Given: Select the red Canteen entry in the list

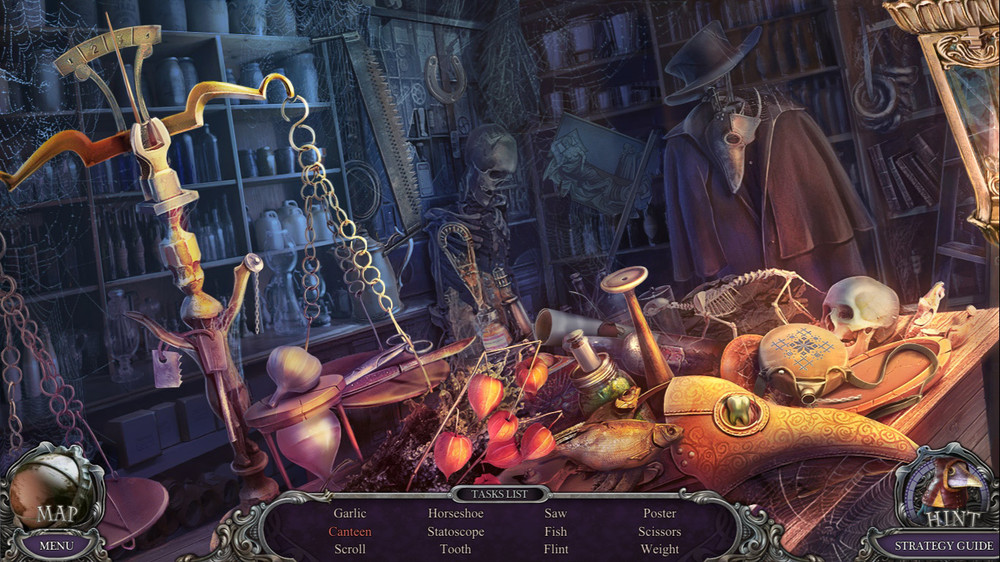Looking at the screenshot, I should 350,531.
